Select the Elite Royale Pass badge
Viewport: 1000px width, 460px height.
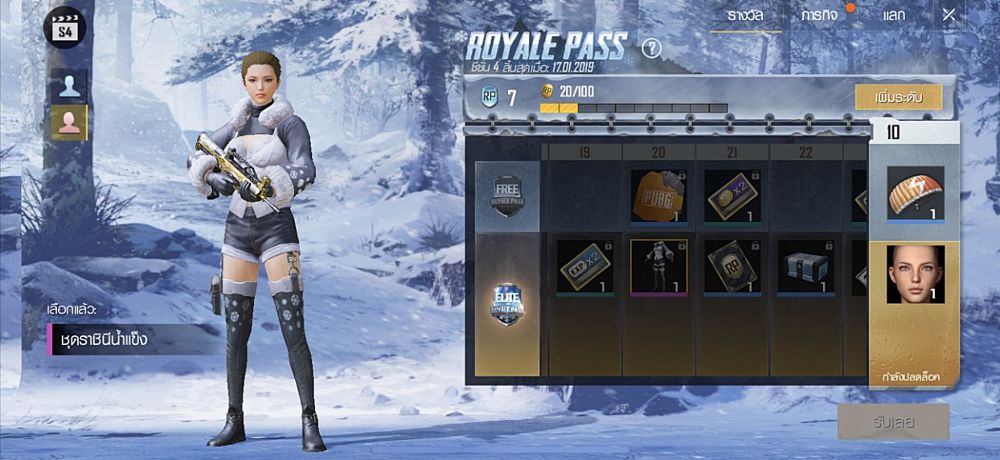(507, 304)
